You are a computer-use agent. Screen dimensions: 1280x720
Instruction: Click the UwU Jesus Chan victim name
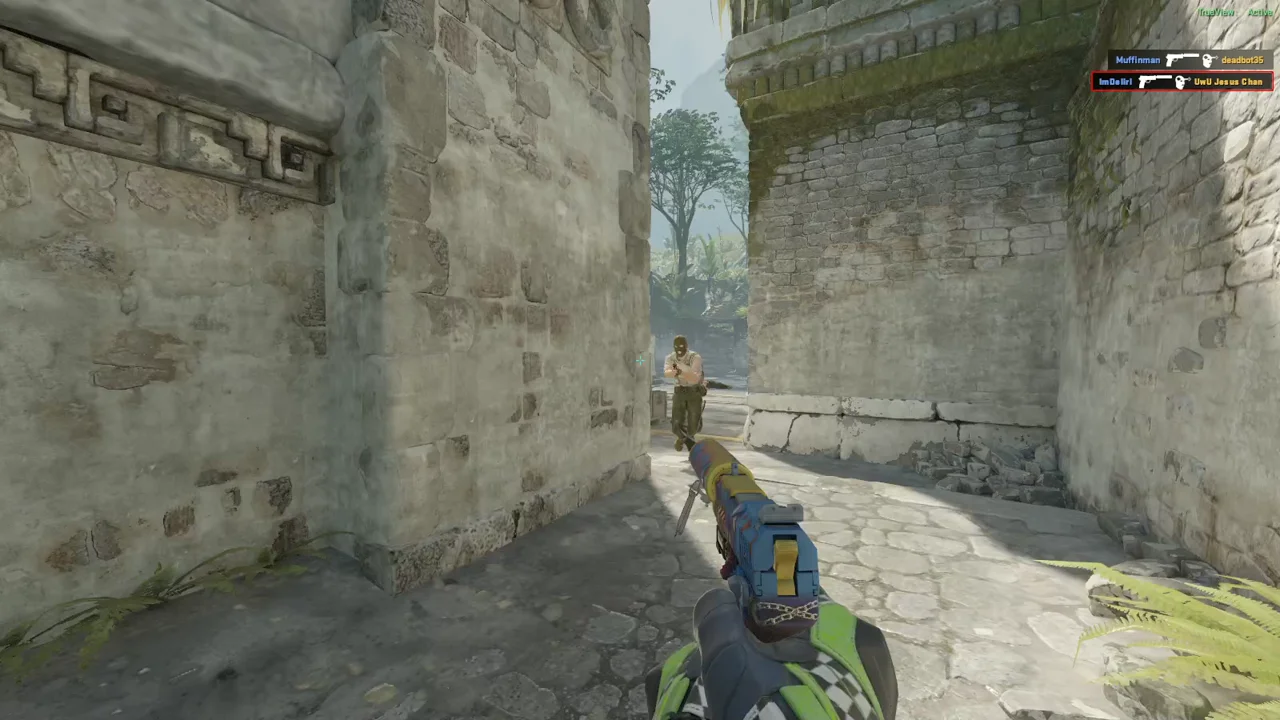coord(1228,81)
